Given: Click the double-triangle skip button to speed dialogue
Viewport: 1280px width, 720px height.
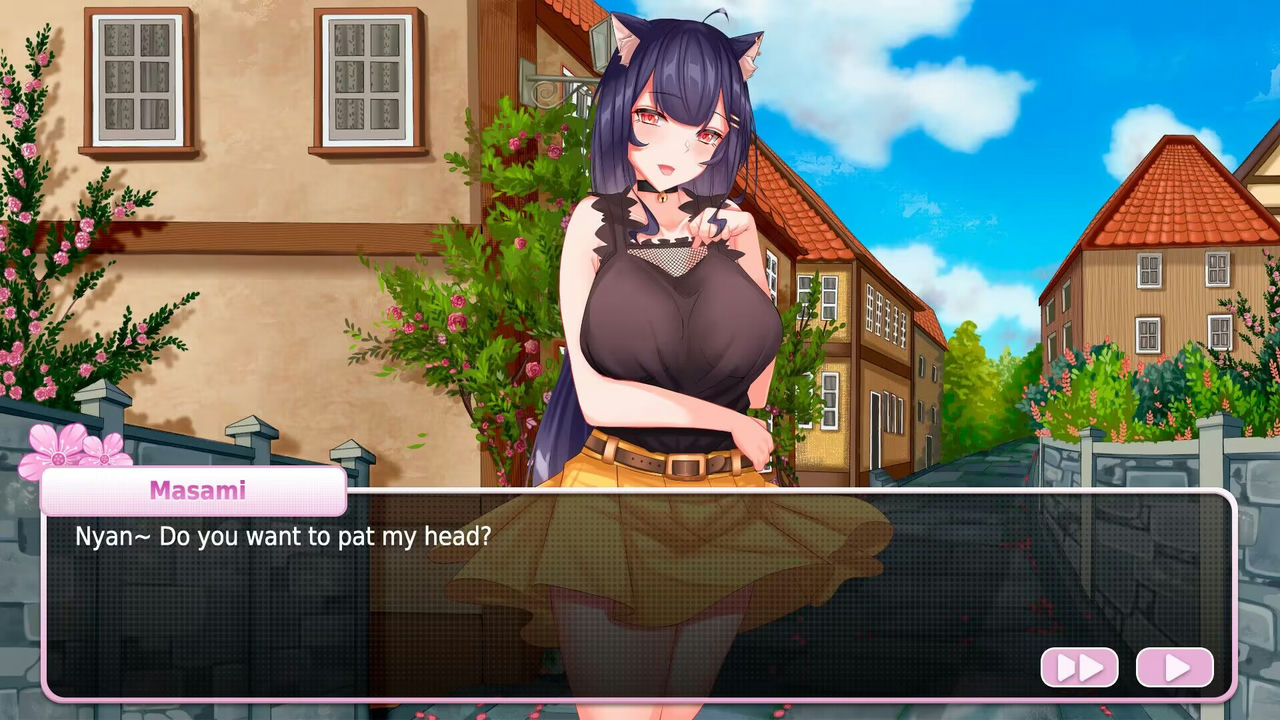Looking at the screenshot, I should (1079, 667).
